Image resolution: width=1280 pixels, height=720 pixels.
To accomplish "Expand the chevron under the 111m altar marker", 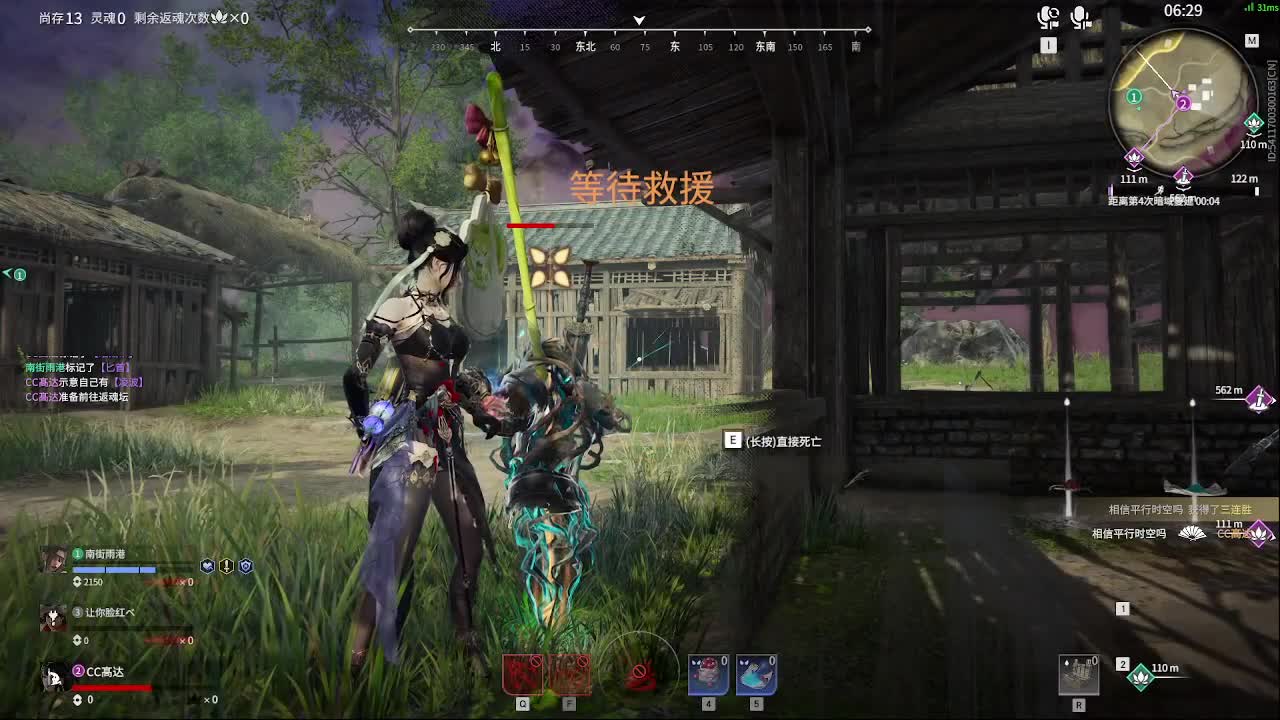I will pyautogui.click(x=1135, y=172).
